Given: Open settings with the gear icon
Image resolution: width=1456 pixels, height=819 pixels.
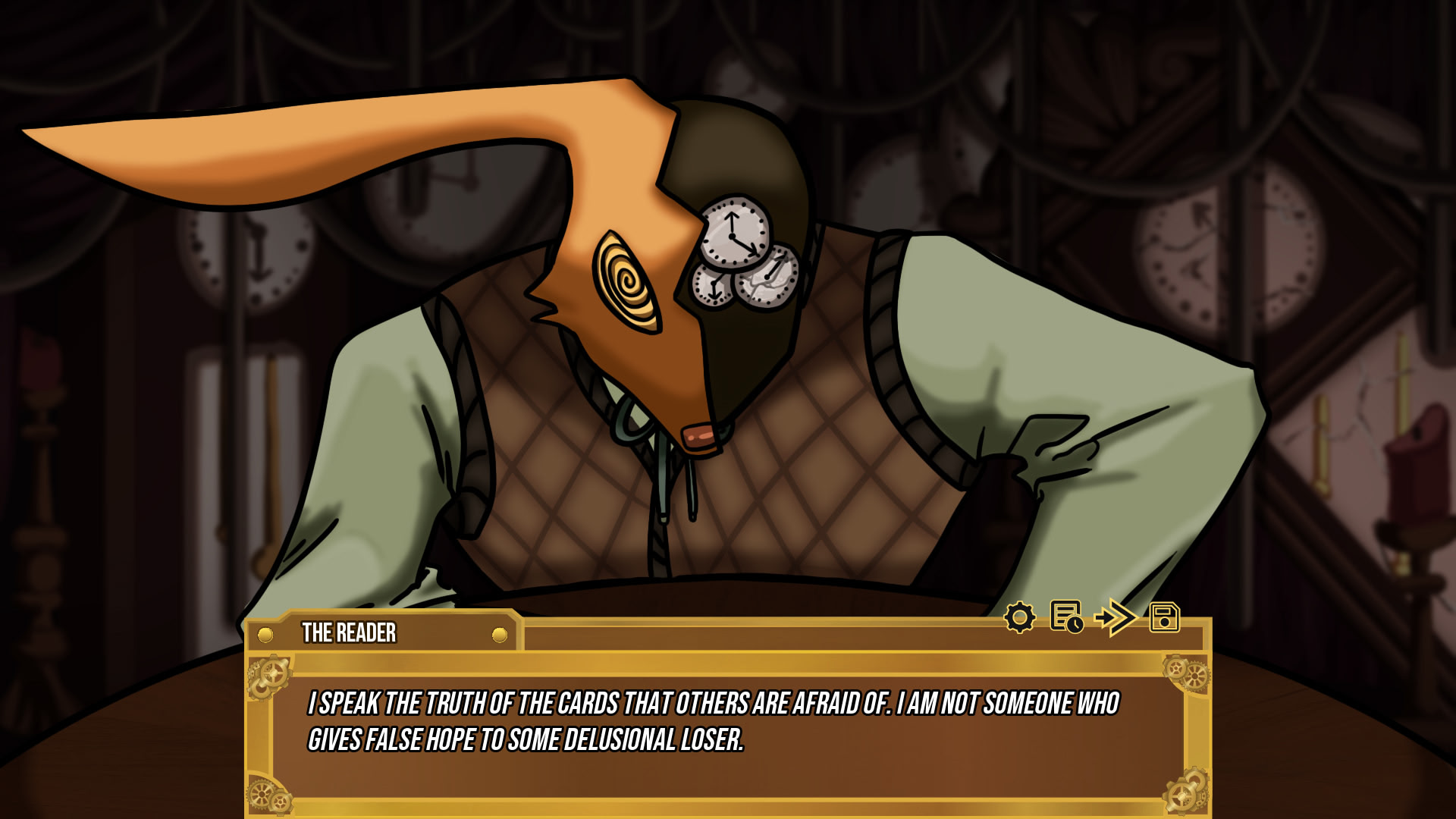Looking at the screenshot, I should [1019, 617].
